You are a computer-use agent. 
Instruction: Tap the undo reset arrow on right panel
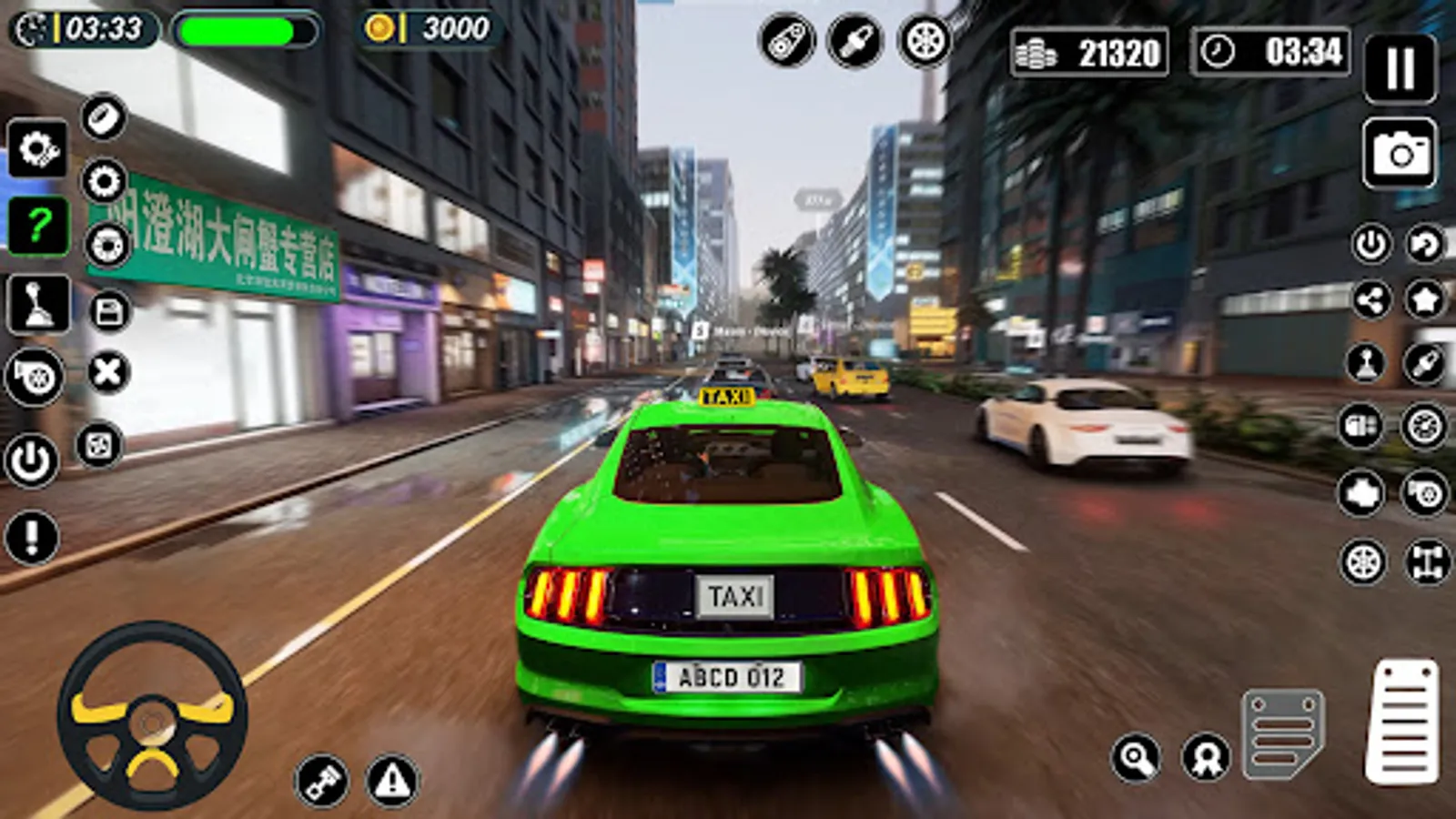(x=1422, y=246)
